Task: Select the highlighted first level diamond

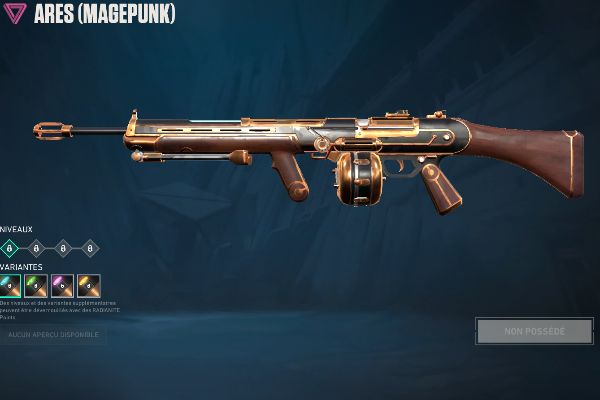Action: (10, 248)
